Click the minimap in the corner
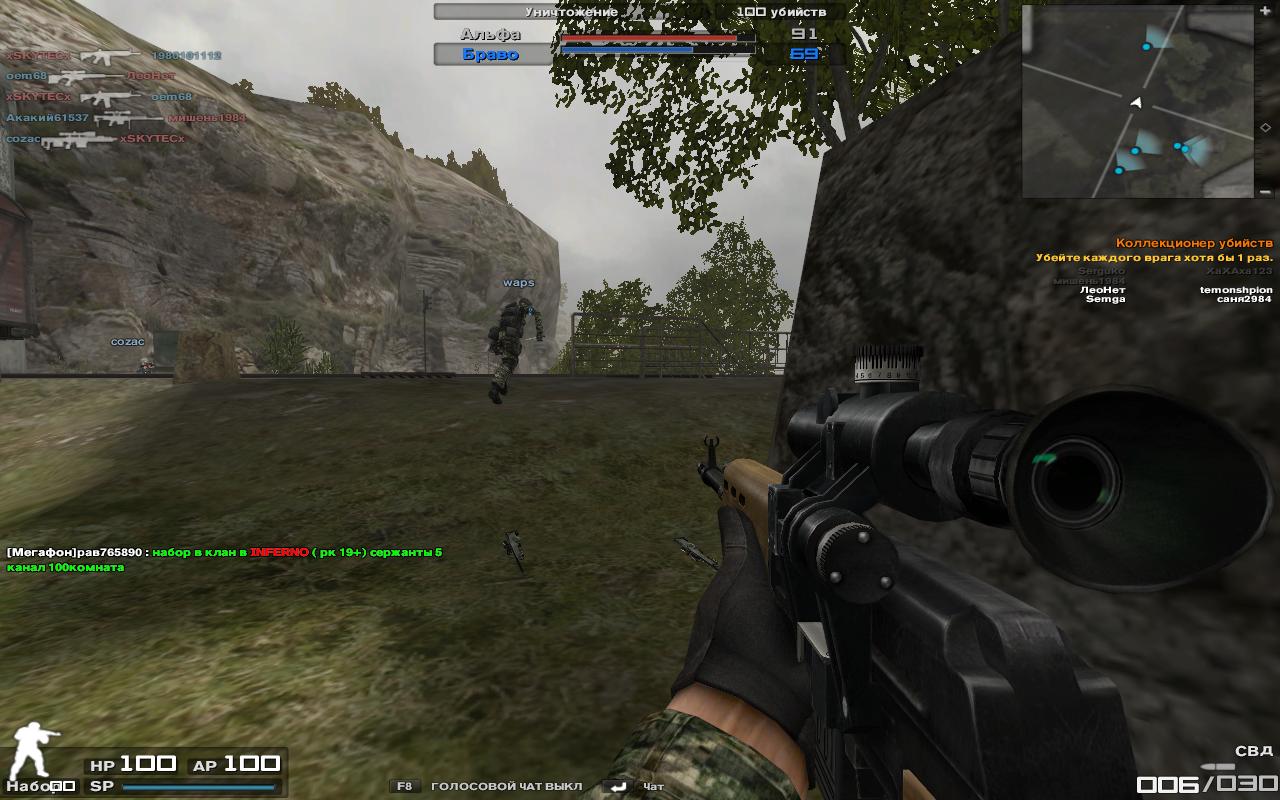Screen dimensions: 1280x800 point(1137,100)
